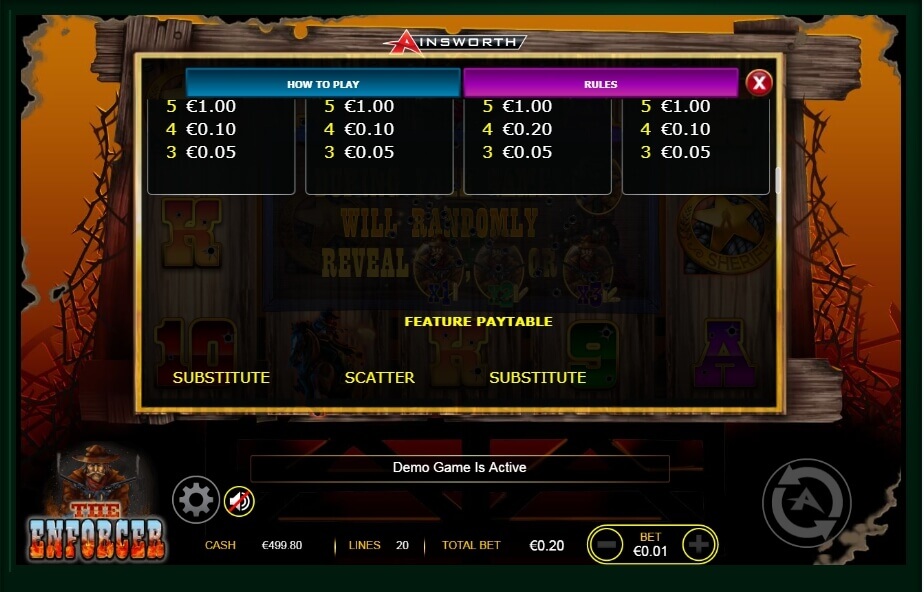Image resolution: width=924 pixels, height=592 pixels.
Task: Toggle the muted sound speaker icon
Action: [x=239, y=500]
